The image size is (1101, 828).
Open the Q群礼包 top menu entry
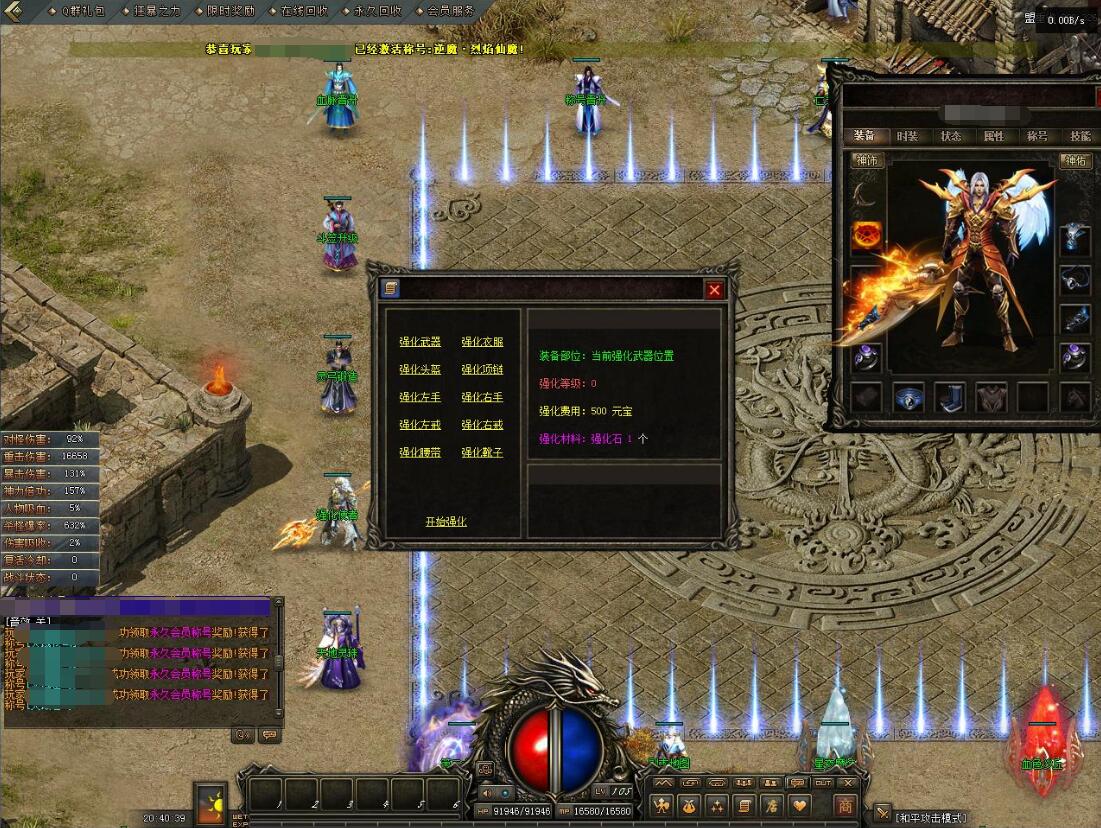[83, 11]
